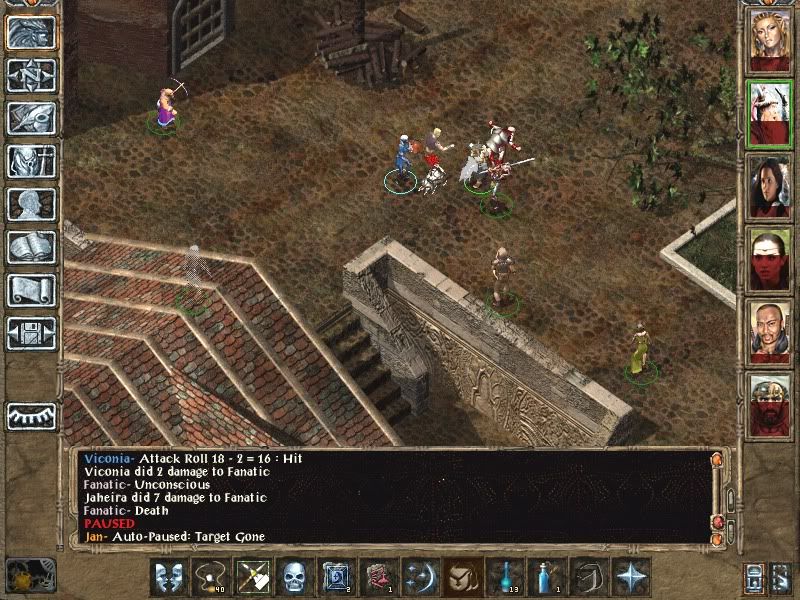Open the journal with the quill button
The image size is (800, 600).
click(32, 118)
